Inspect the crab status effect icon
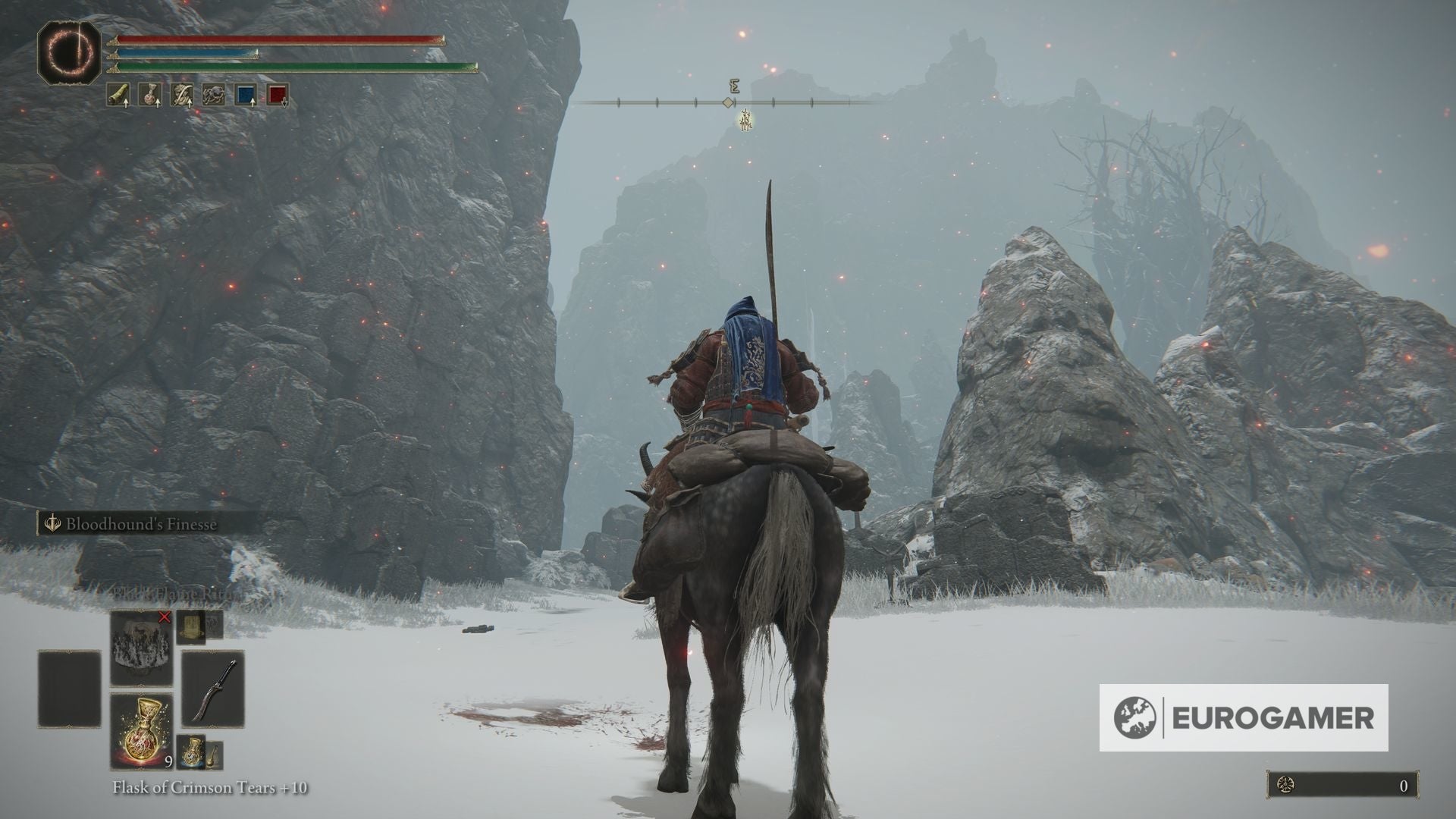The height and width of the screenshot is (819, 1456). click(x=213, y=95)
